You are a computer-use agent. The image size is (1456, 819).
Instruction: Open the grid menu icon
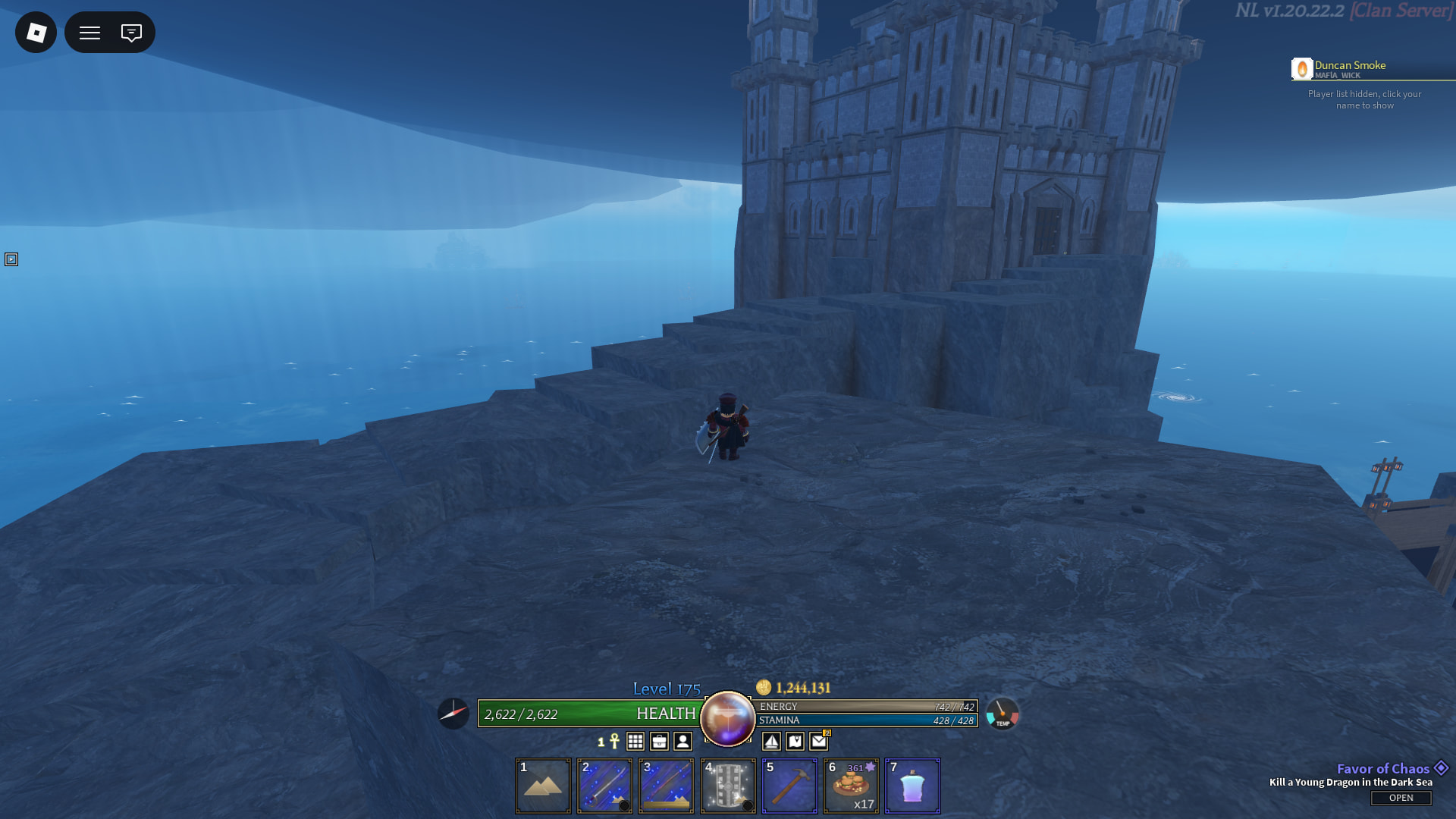(x=635, y=742)
